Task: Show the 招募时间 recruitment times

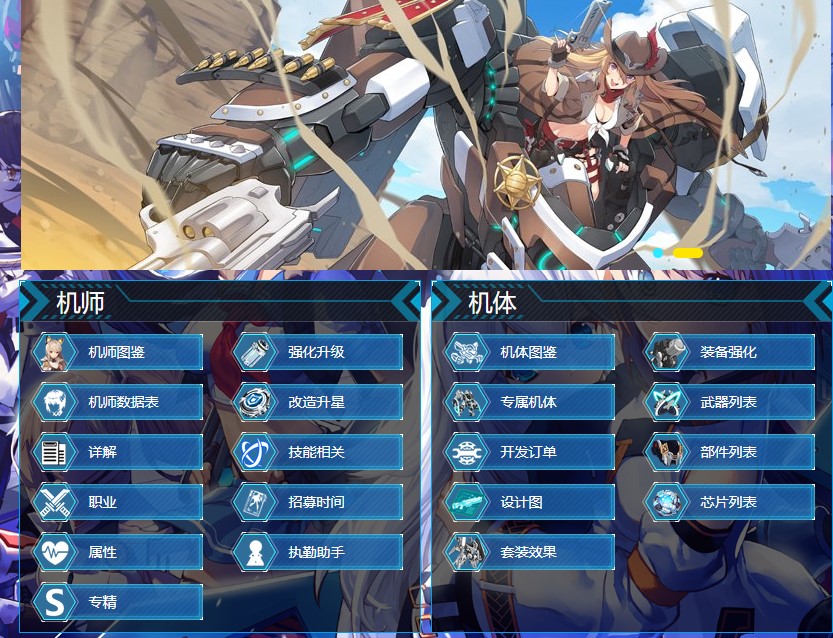Action: click(x=317, y=502)
